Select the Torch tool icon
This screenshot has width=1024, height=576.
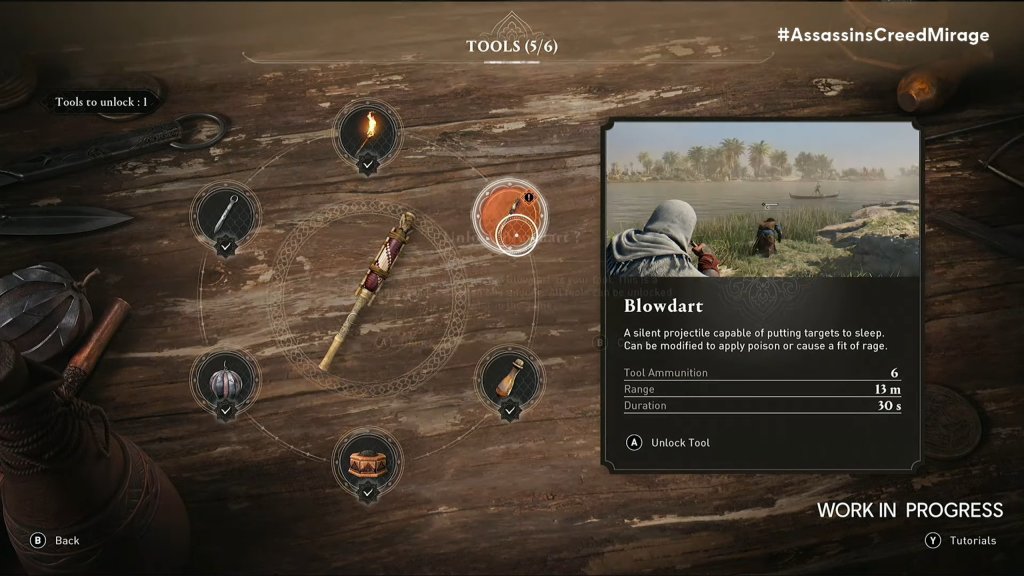pos(367,130)
